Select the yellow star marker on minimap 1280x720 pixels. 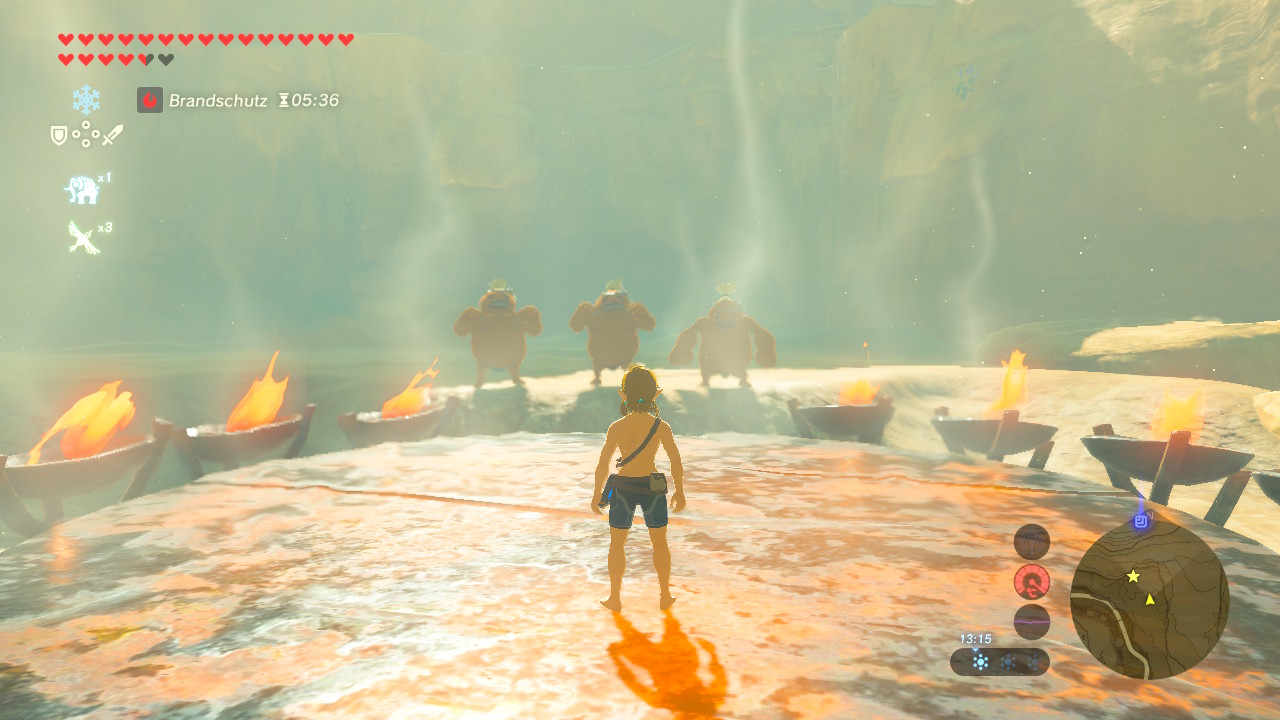tap(1133, 576)
